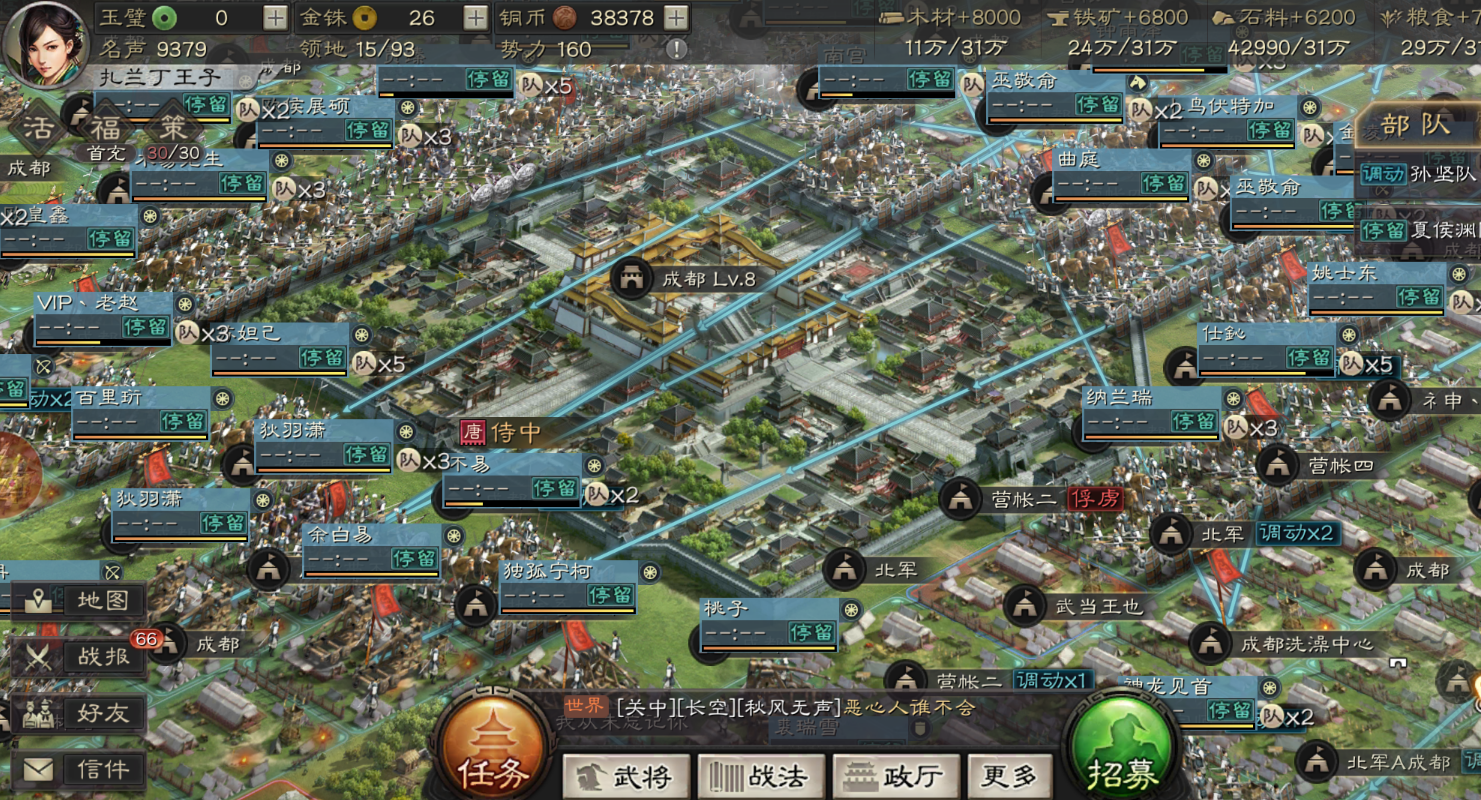The height and width of the screenshot is (800, 1481).
Task: Open the 好友 friends list
Action: [x=80, y=713]
